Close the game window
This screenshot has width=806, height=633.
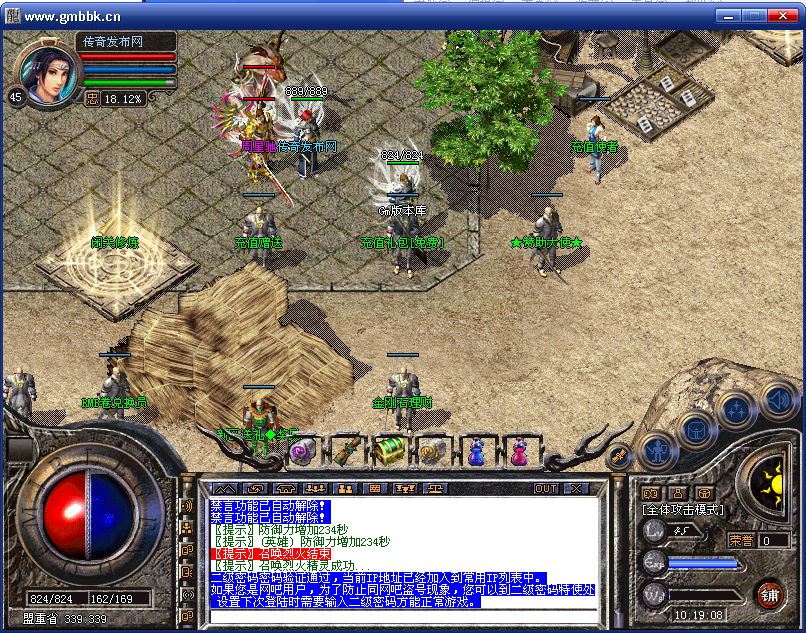pos(786,15)
